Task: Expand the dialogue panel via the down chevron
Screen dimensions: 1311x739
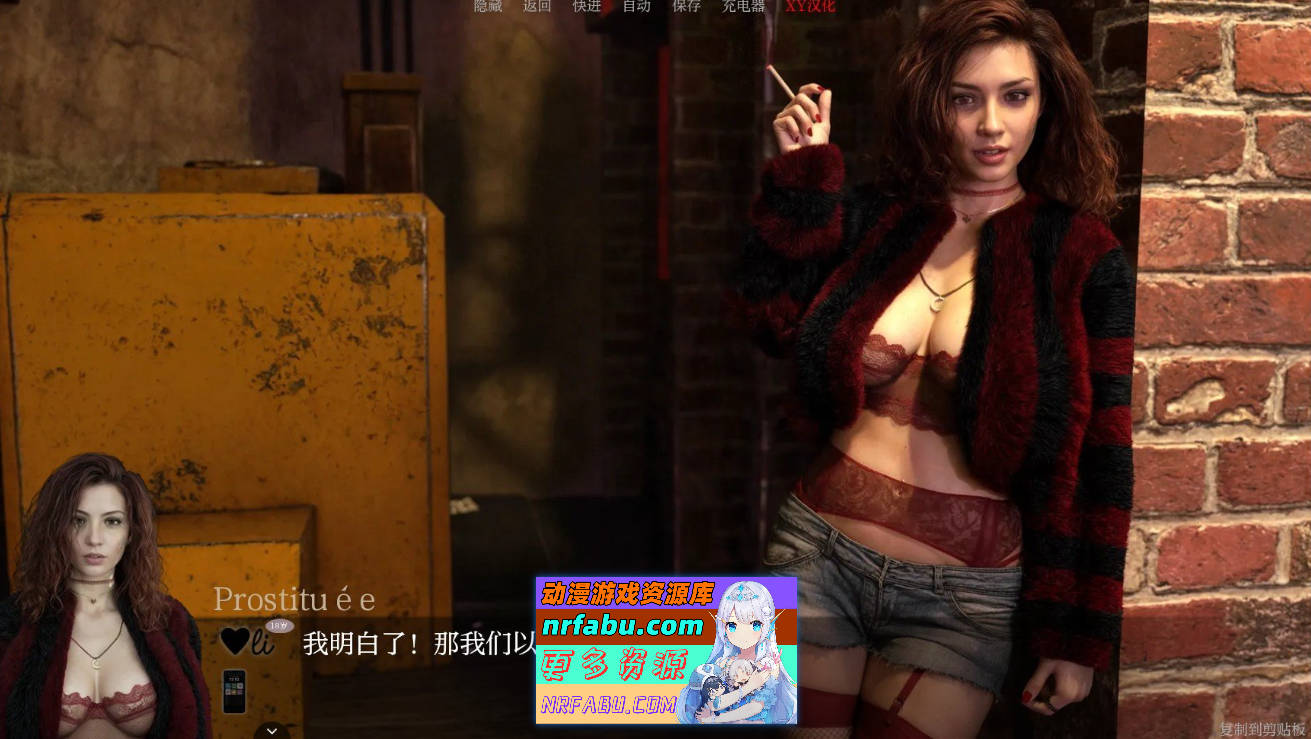Action: pyautogui.click(x=270, y=729)
